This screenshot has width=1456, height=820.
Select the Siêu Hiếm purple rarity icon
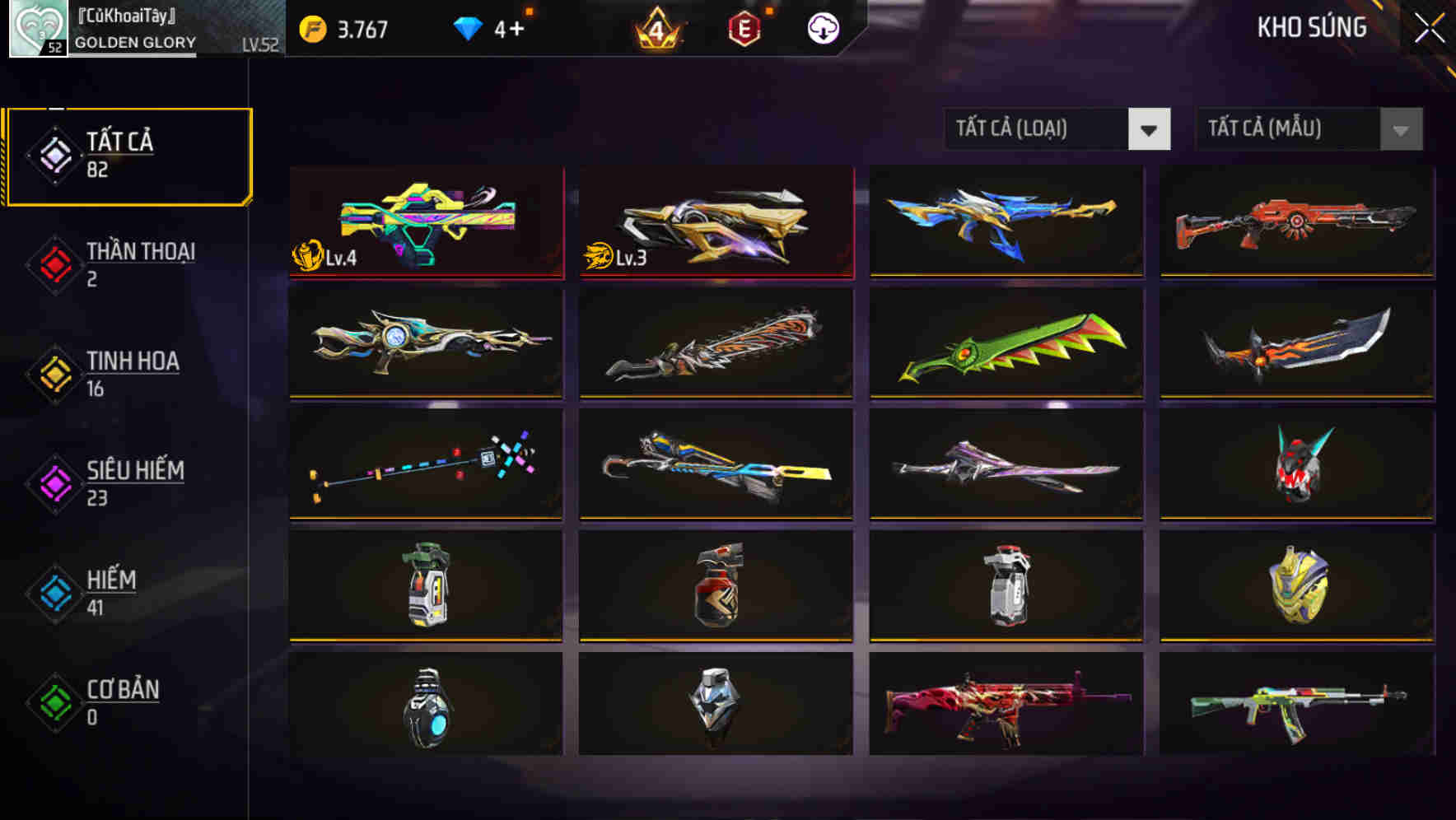click(x=53, y=482)
